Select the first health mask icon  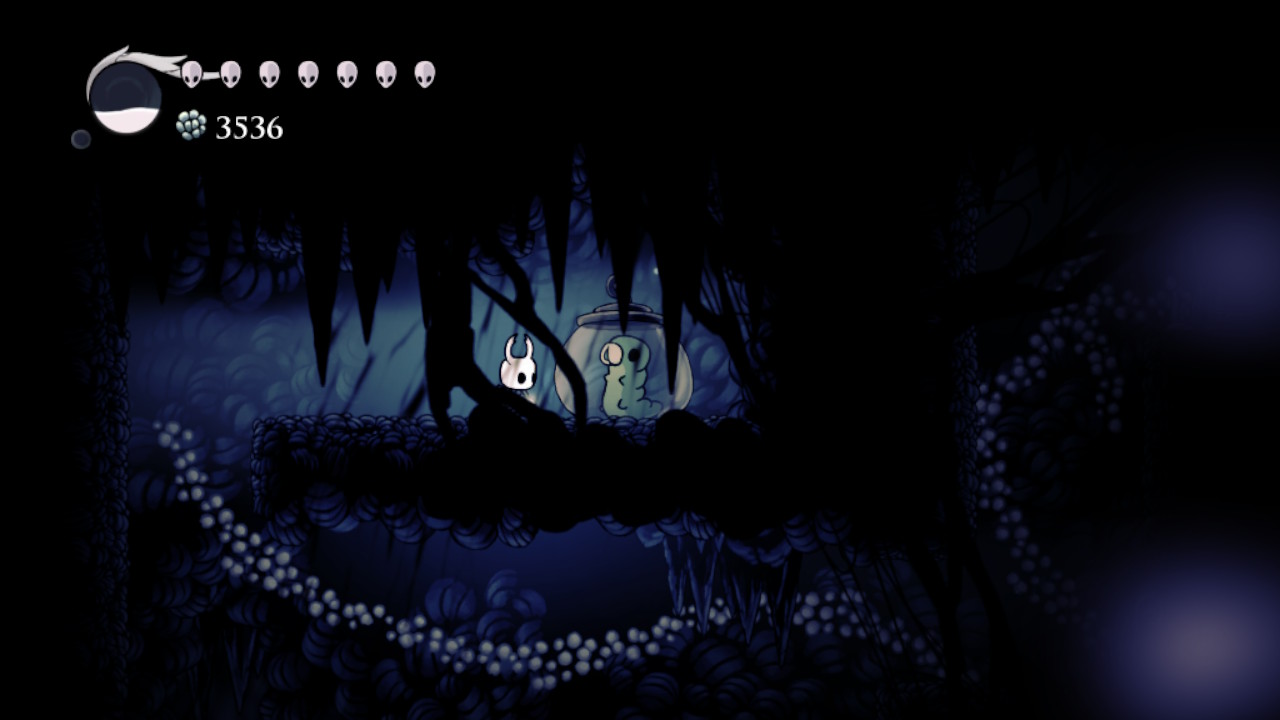[x=193, y=70]
